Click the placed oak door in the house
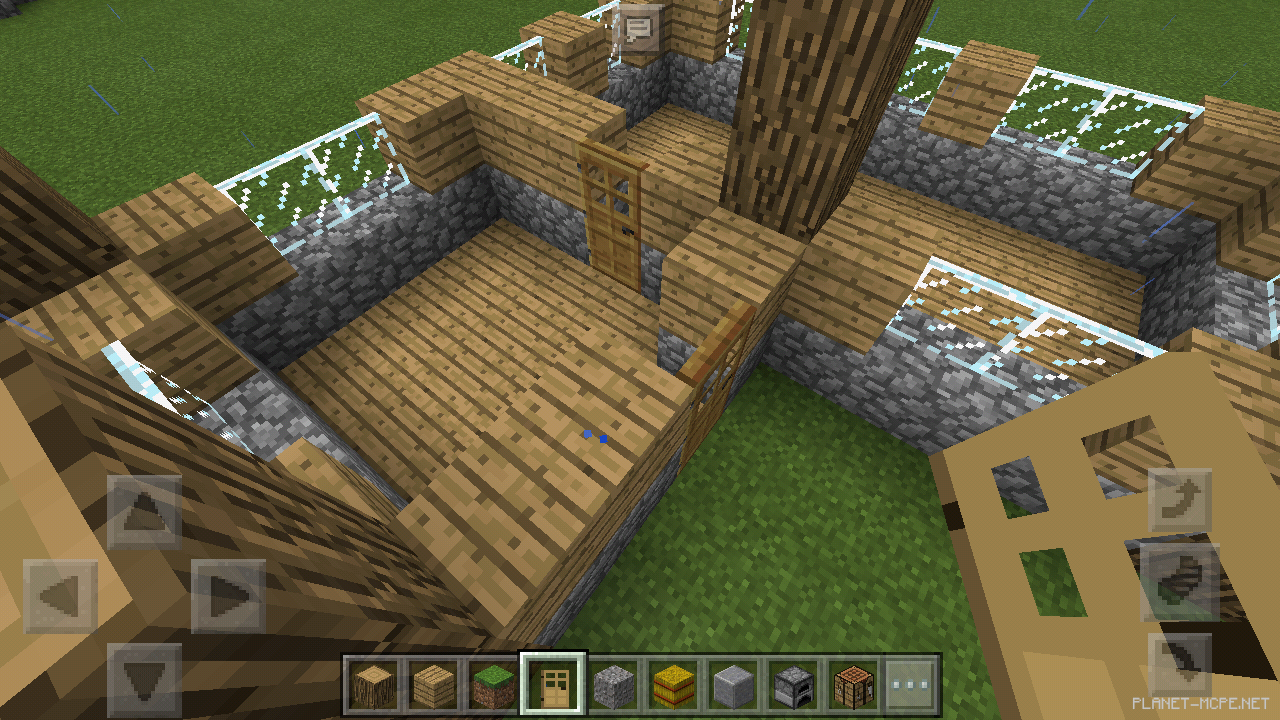 [610, 215]
